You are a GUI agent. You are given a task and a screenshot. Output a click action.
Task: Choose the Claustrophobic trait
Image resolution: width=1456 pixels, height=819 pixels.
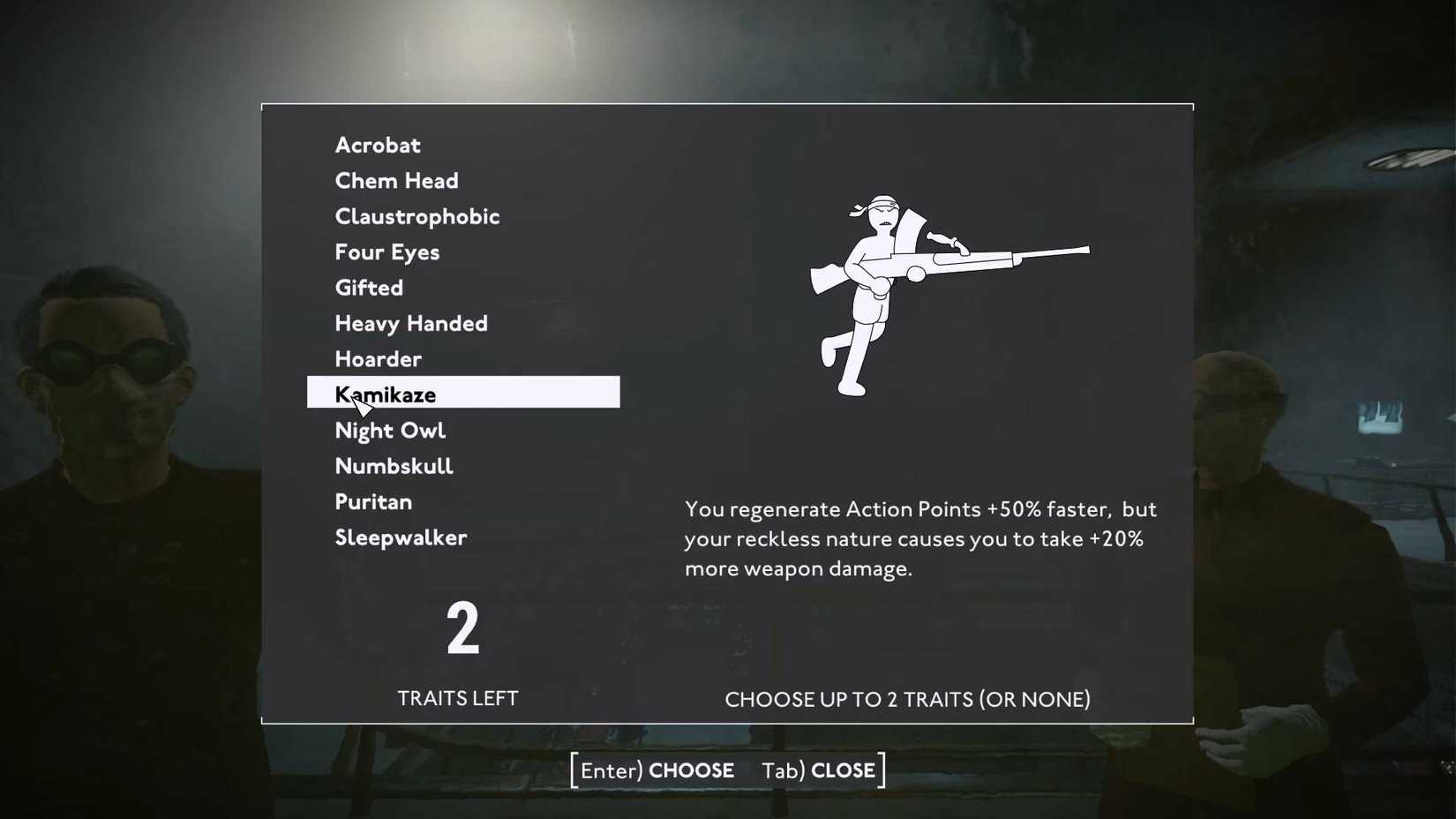tap(416, 216)
